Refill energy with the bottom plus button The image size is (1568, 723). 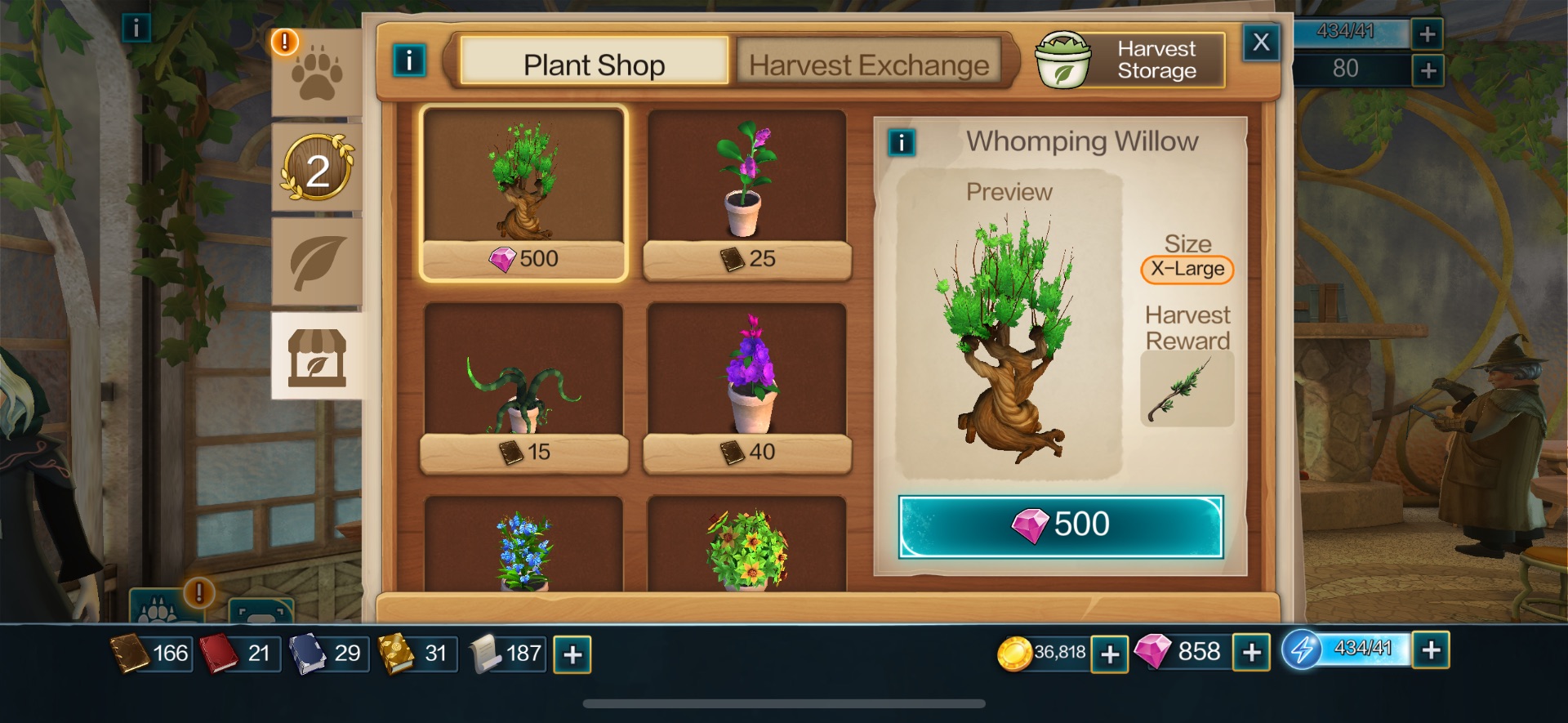tap(1430, 650)
